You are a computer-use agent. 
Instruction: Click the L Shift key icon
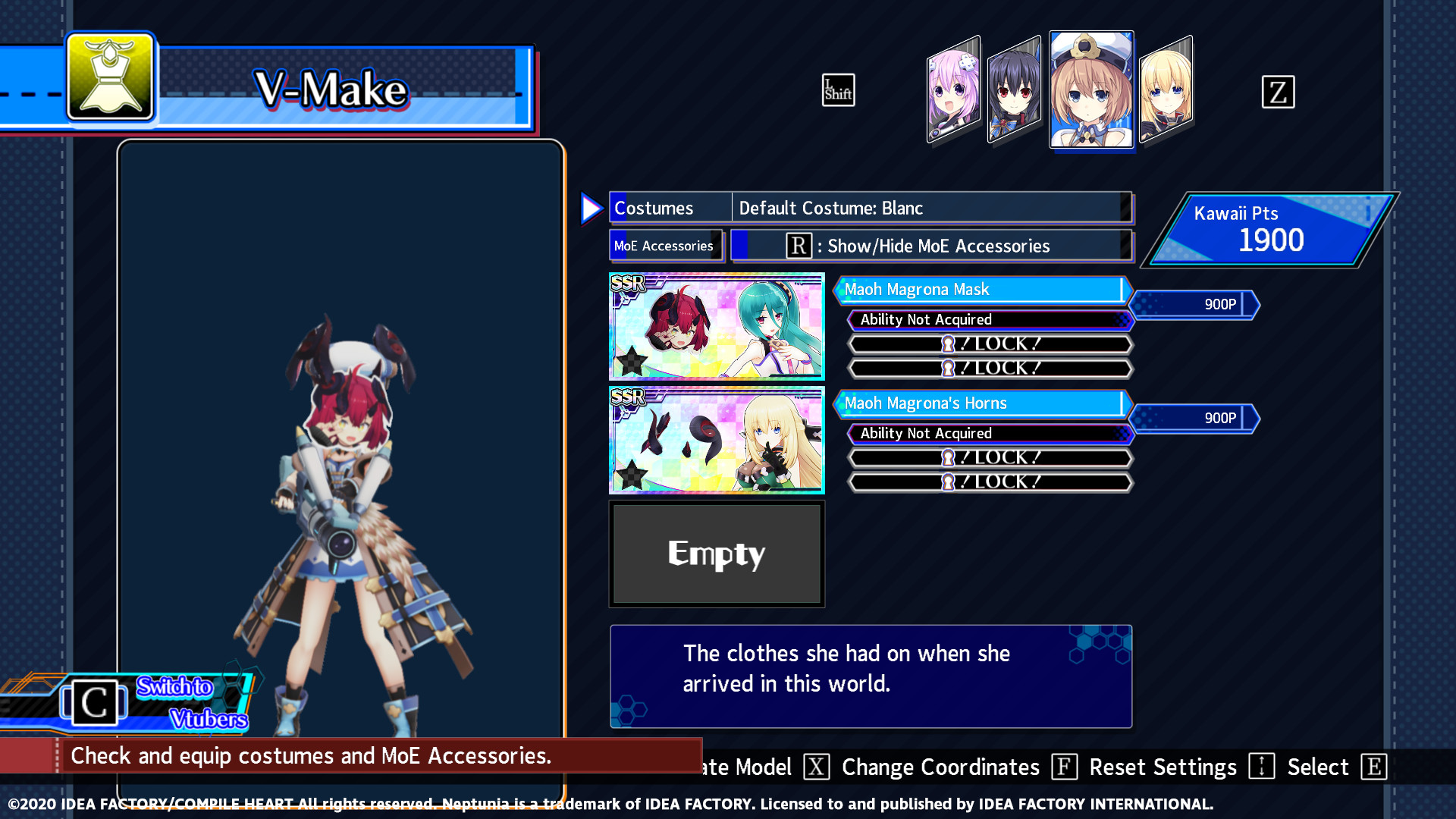click(x=838, y=89)
